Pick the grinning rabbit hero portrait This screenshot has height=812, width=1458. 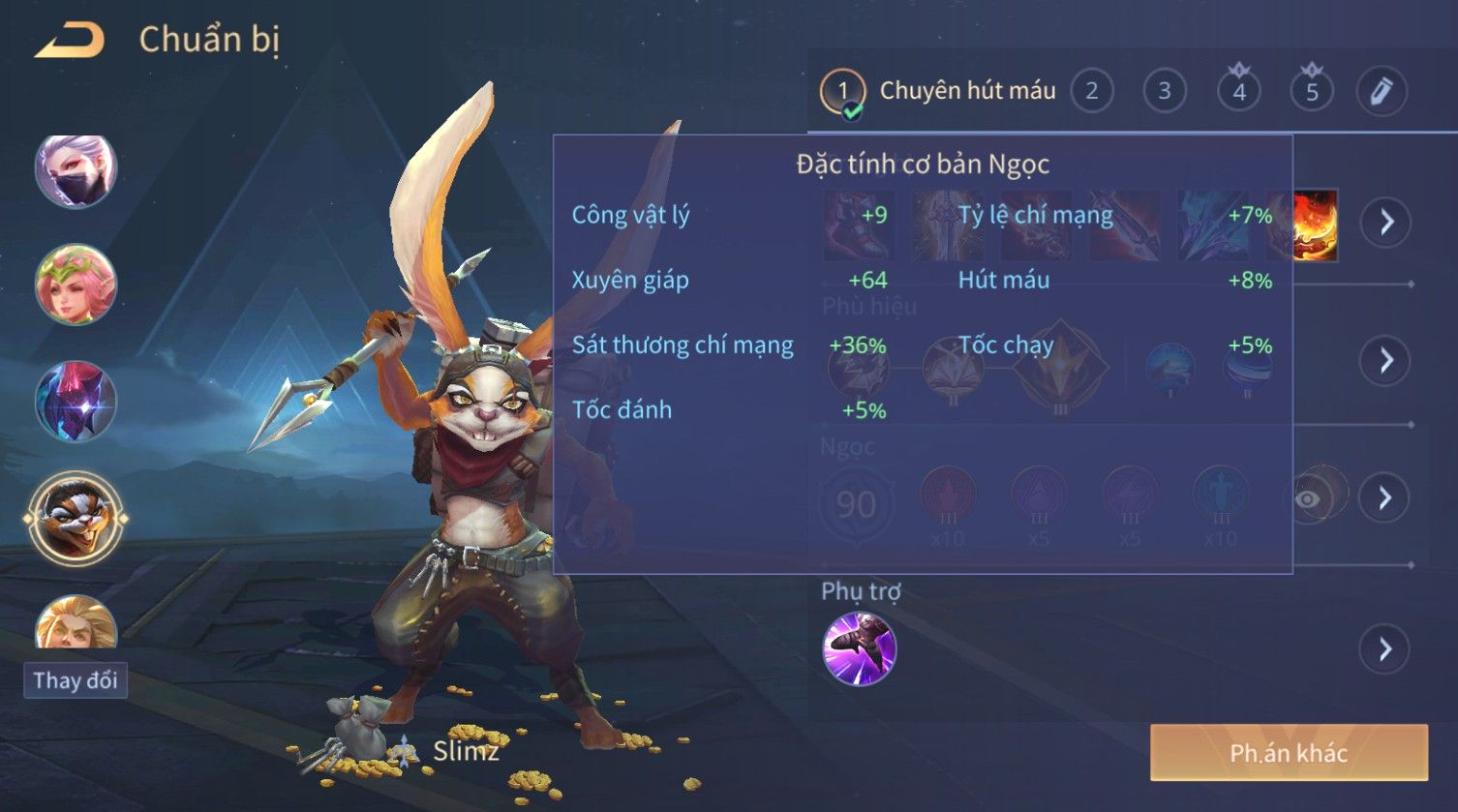76,519
